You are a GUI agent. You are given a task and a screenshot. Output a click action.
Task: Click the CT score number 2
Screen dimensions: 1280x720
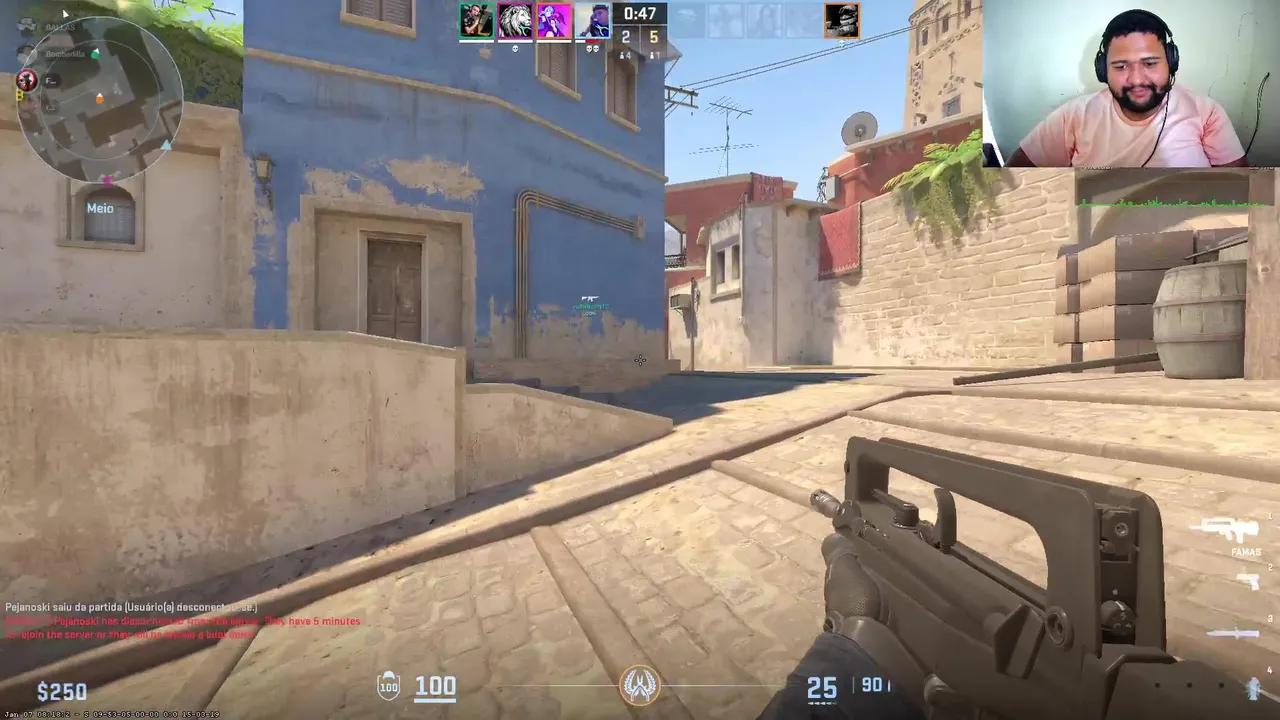click(x=624, y=35)
